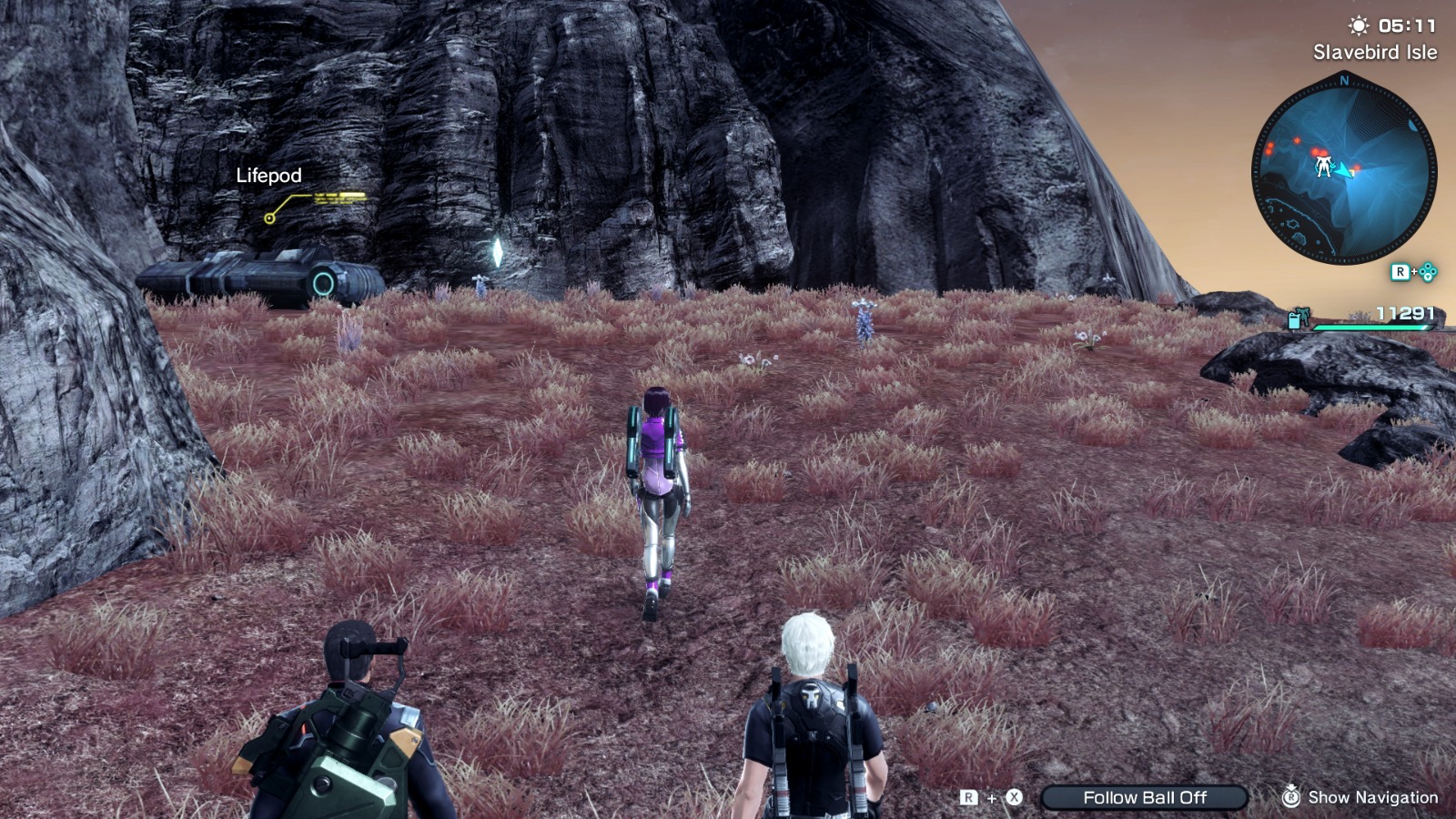
Task: Click the X button glyph near Follow Ball
Action: coord(1014,795)
